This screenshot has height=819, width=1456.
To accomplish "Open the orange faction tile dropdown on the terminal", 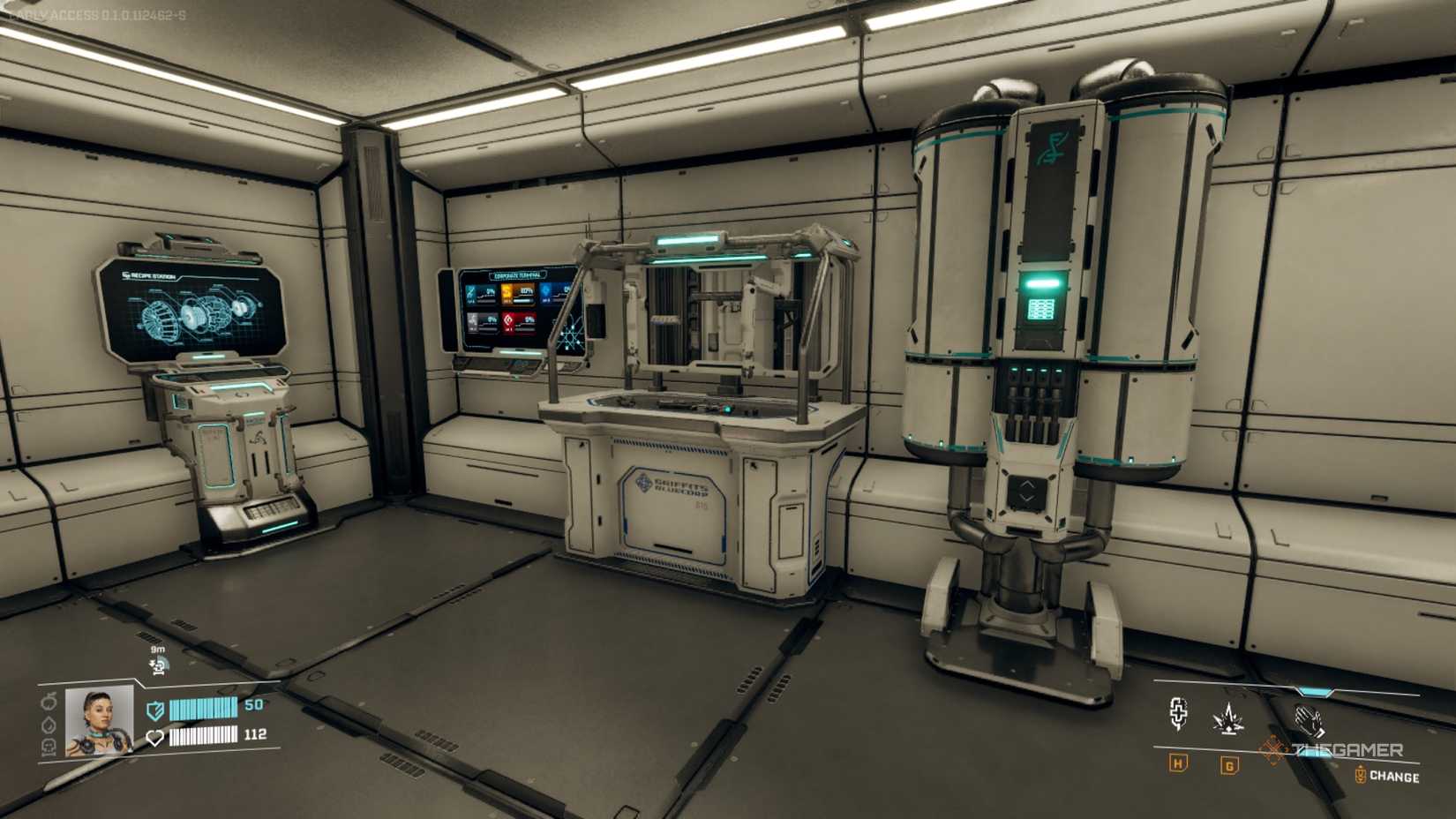I will pyautogui.click(x=519, y=293).
